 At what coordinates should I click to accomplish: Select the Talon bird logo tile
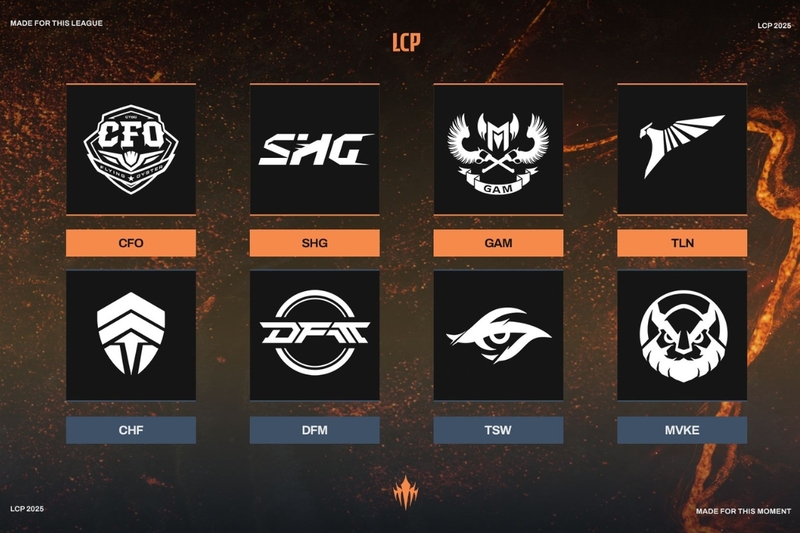coord(682,149)
